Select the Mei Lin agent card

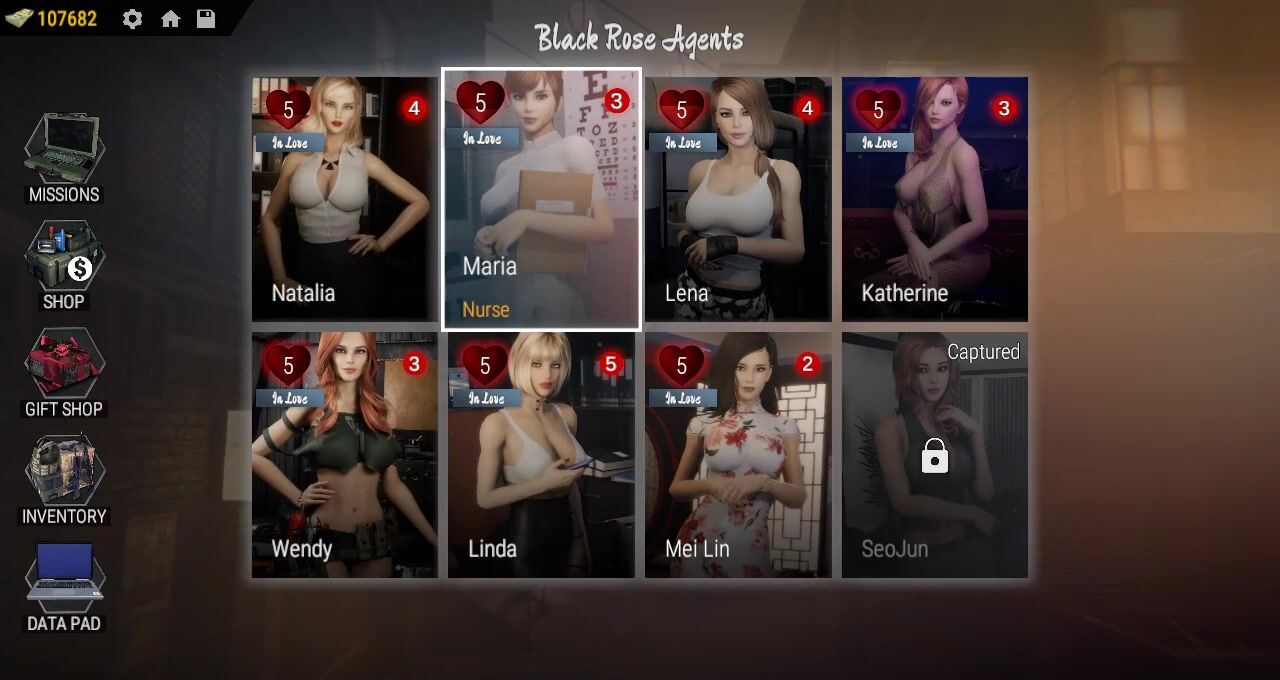tap(738, 455)
